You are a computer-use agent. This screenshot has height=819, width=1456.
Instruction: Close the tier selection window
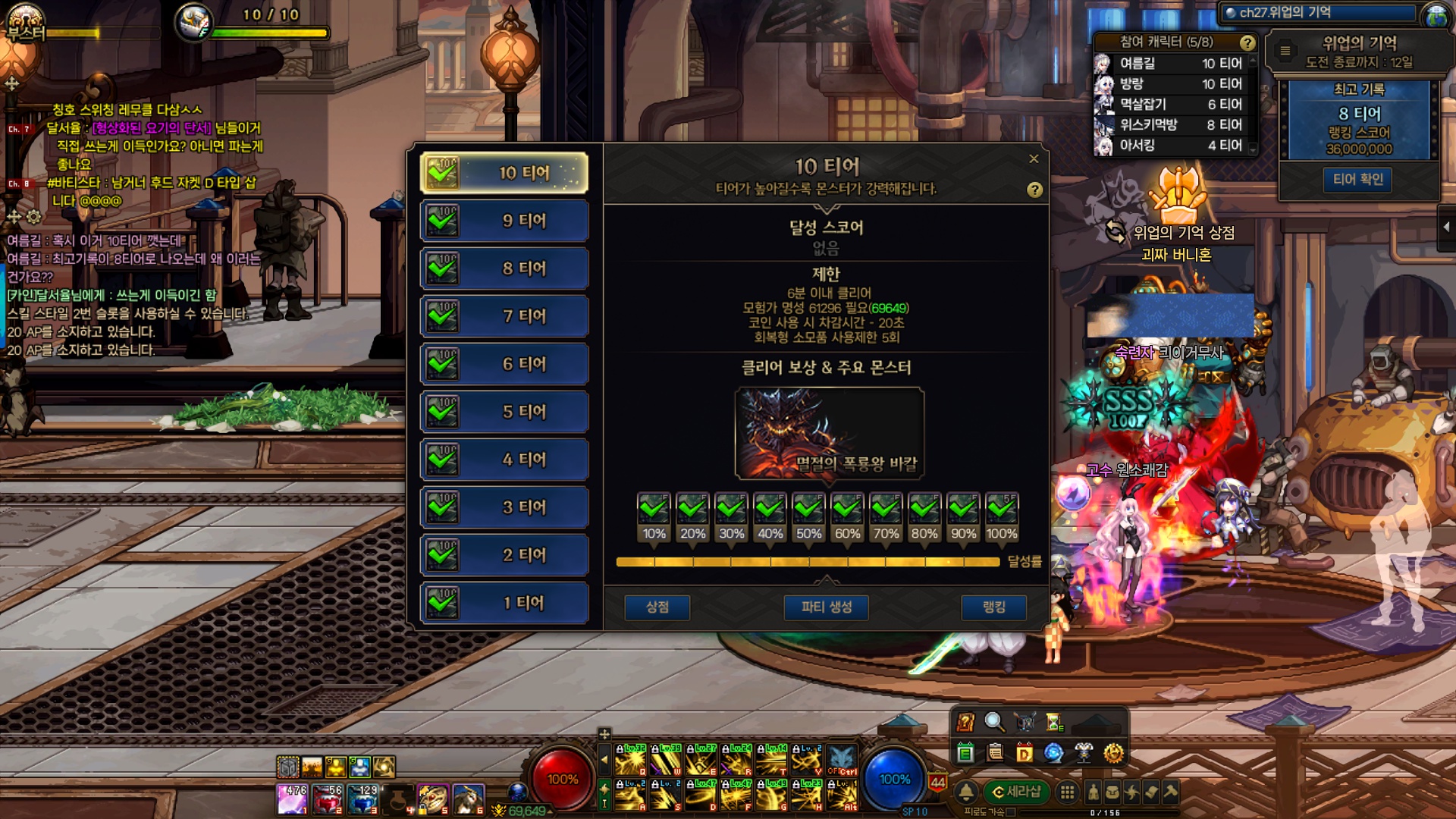1034,158
